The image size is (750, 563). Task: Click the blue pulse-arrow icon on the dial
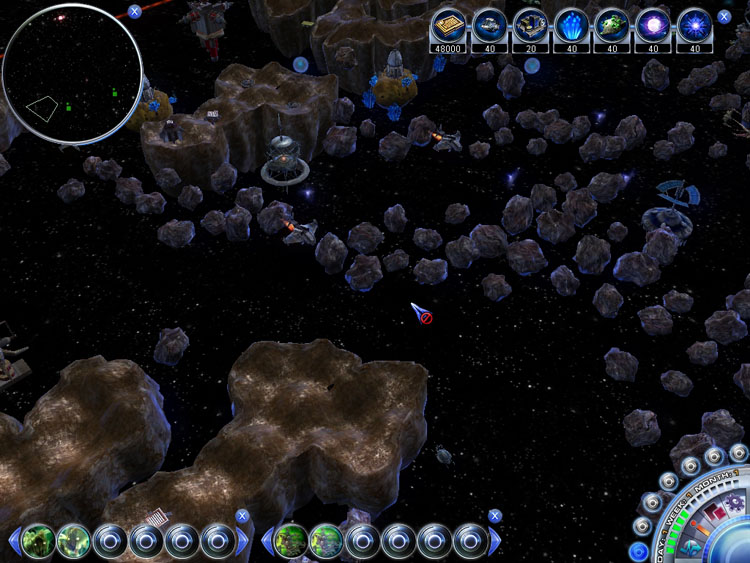[x=691, y=547]
